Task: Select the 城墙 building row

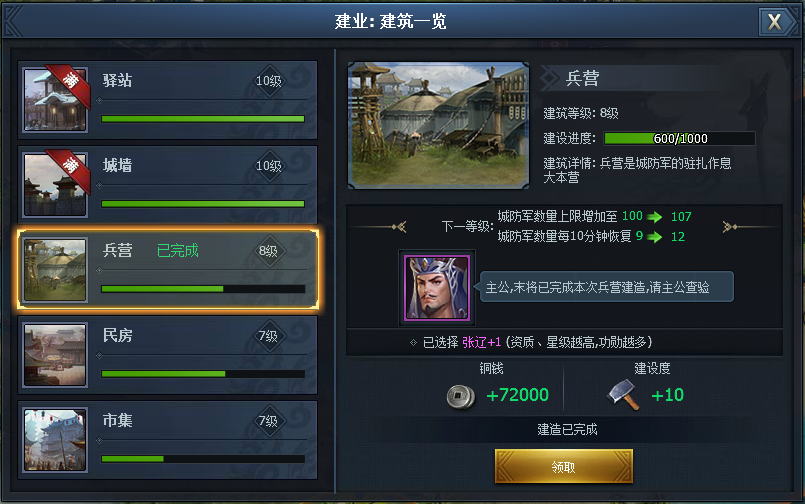Action: pyautogui.click(x=168, y=181)
